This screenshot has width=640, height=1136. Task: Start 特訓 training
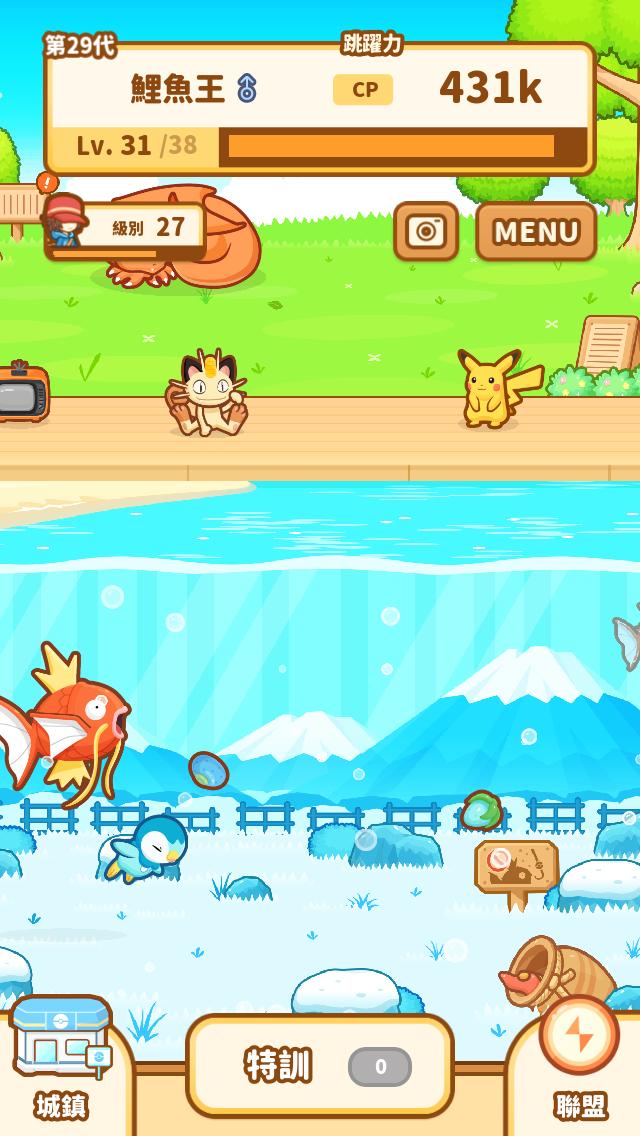tap(320, 1065)
